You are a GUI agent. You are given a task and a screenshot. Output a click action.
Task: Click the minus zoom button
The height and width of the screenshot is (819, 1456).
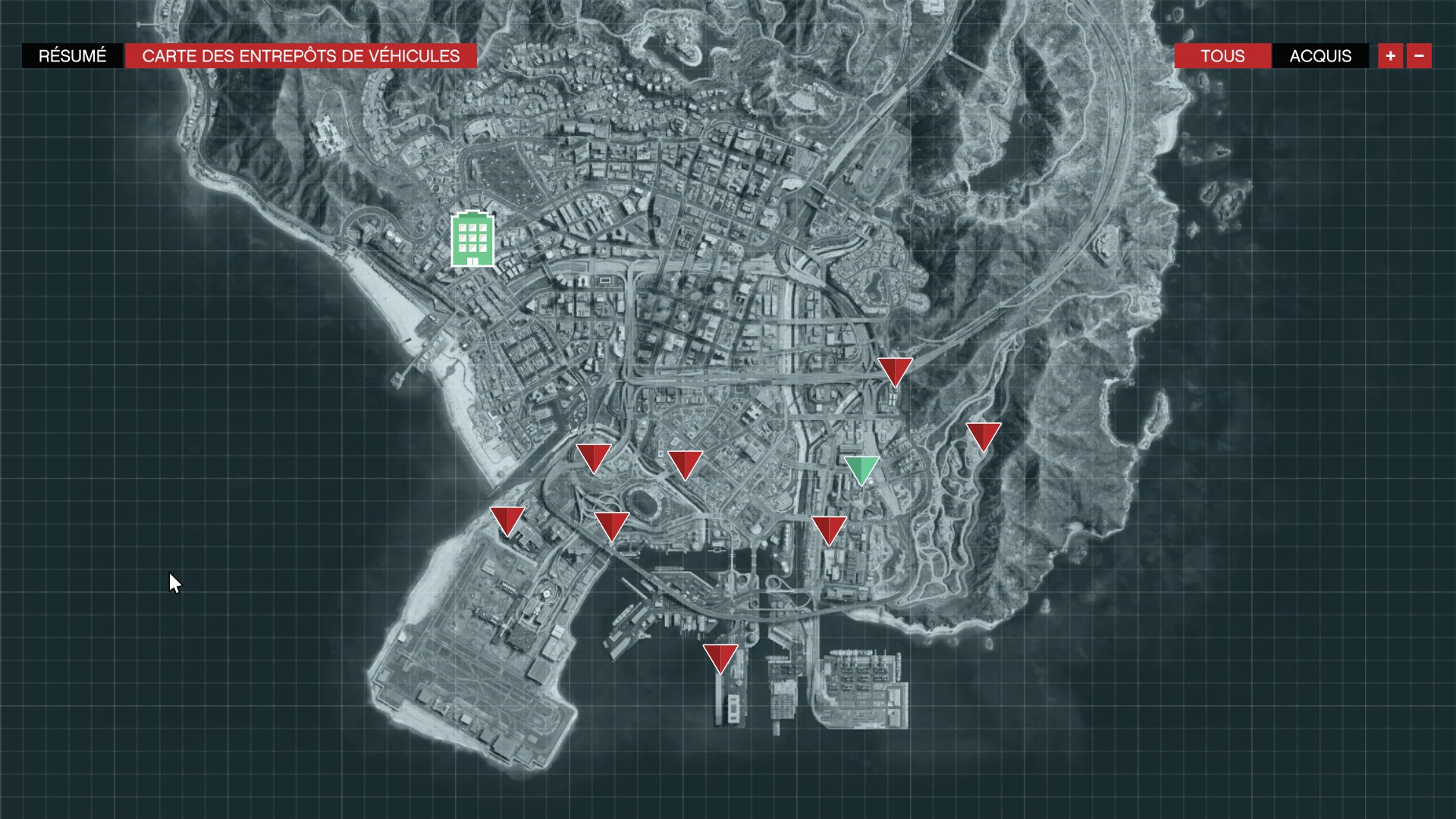(1420, 55)
